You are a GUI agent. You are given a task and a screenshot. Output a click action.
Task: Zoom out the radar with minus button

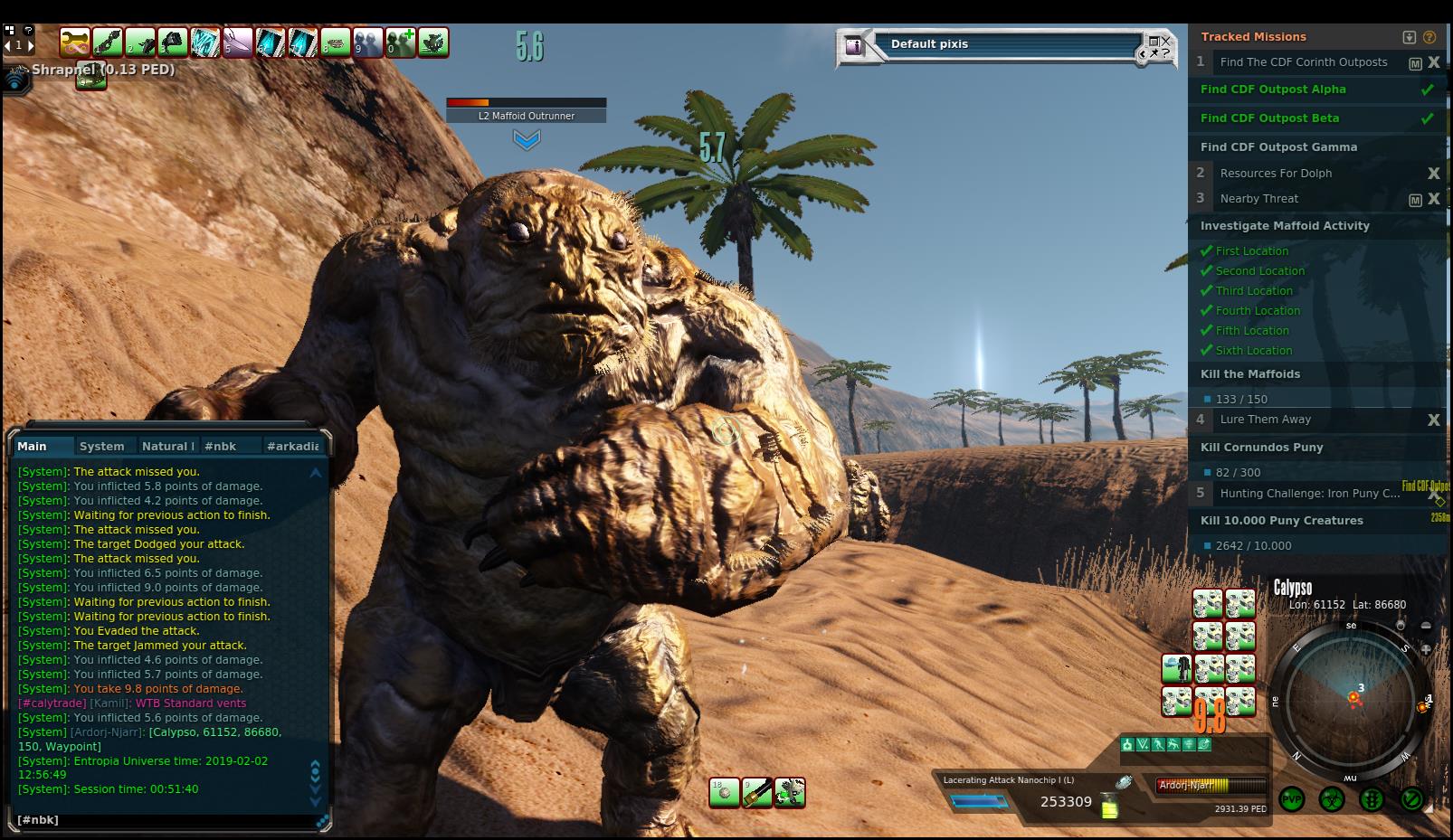[1426, 626]
